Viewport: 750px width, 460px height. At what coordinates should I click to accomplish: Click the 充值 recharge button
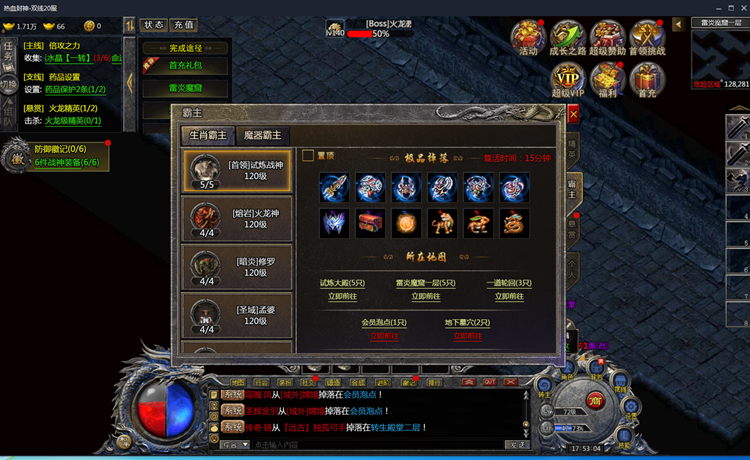(184, 24)
